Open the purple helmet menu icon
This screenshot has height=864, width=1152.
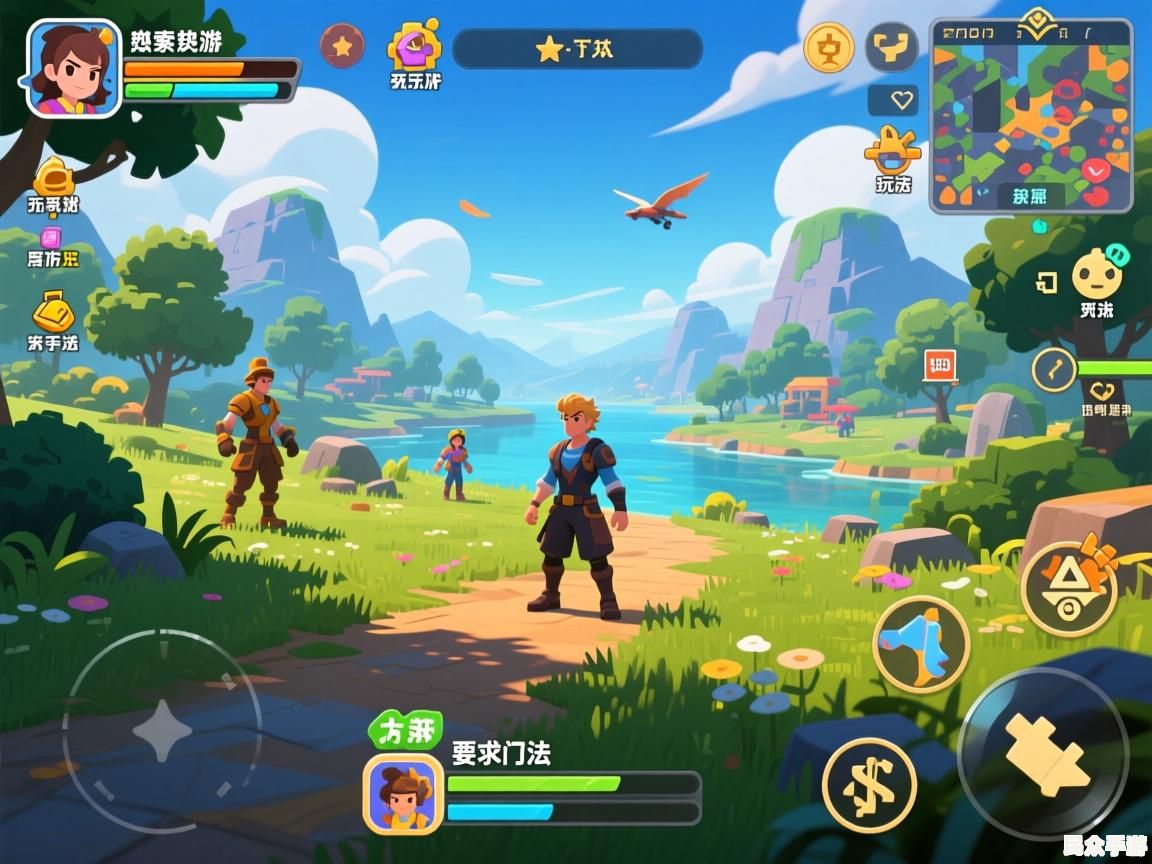click(x=415, y=46)
